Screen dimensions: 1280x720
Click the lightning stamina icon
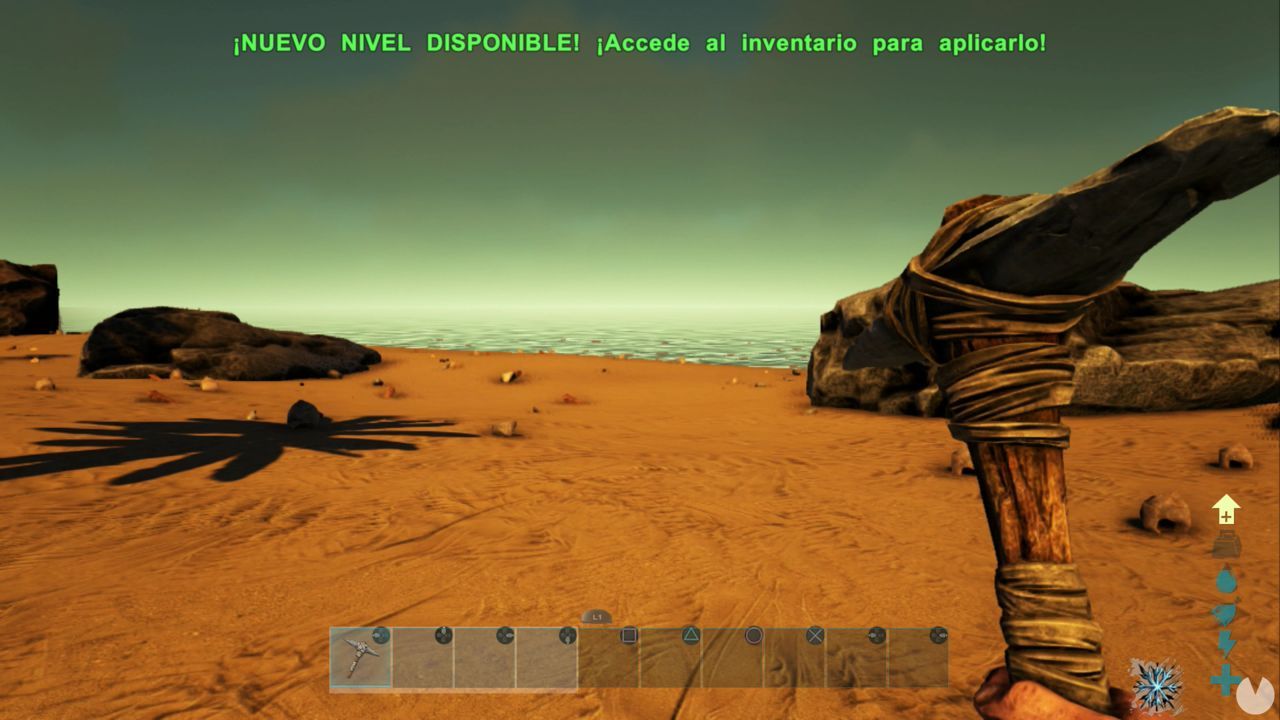(1226, 643)
